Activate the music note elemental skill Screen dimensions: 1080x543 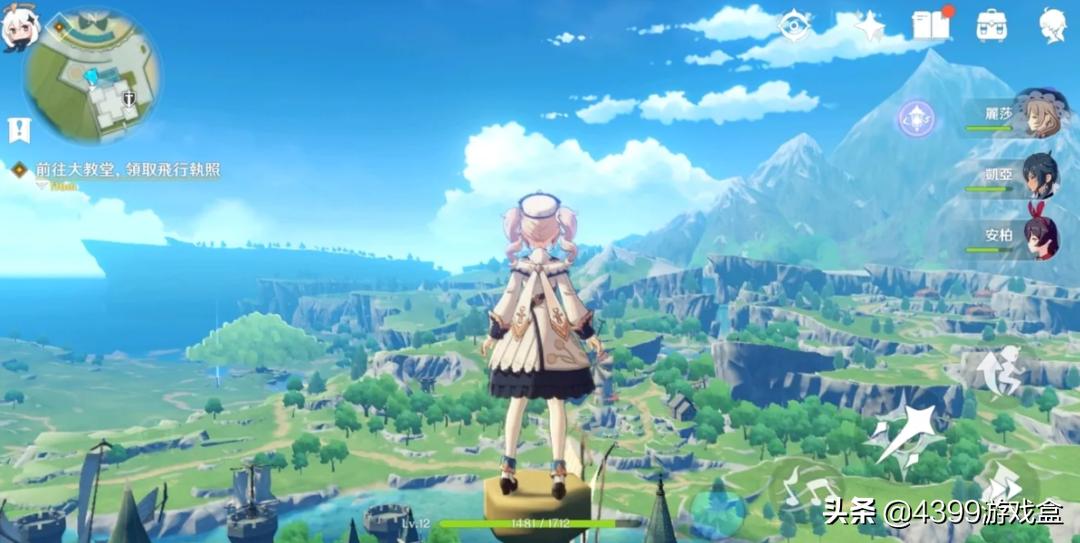806,490
